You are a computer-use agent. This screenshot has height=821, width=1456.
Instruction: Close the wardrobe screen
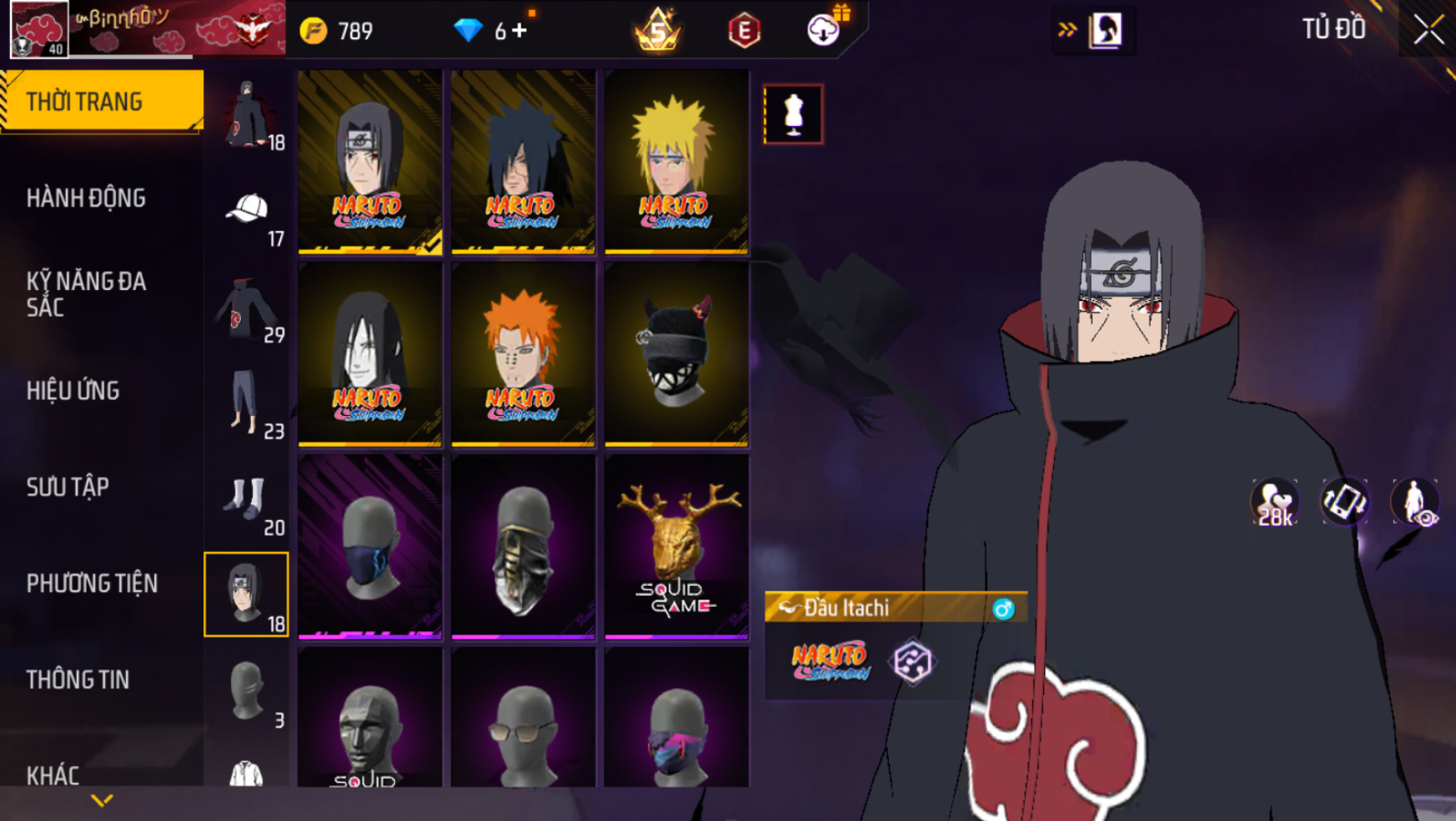1428,30
